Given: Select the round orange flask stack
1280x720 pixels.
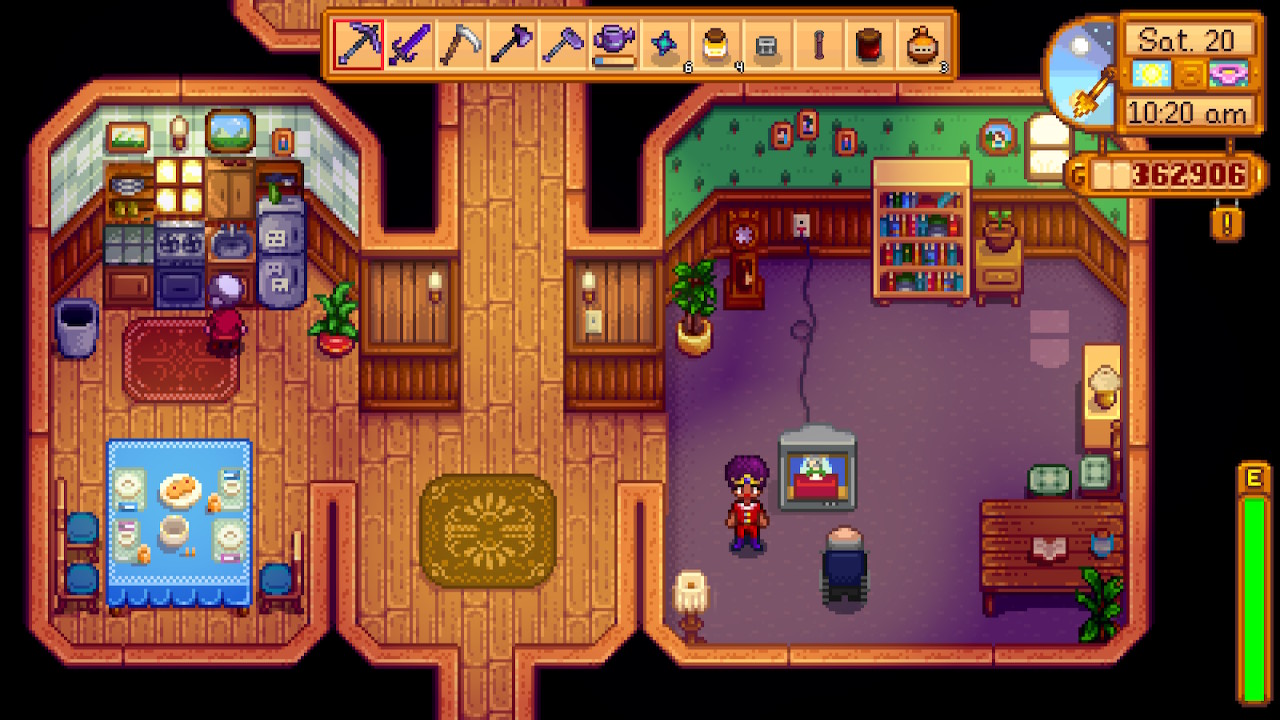Looking at the screenshot, I should click(922, 45).
